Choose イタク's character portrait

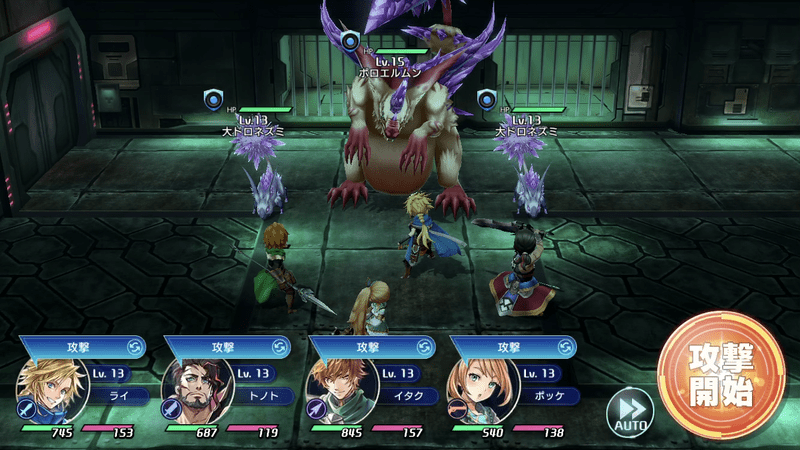[338, 388]
